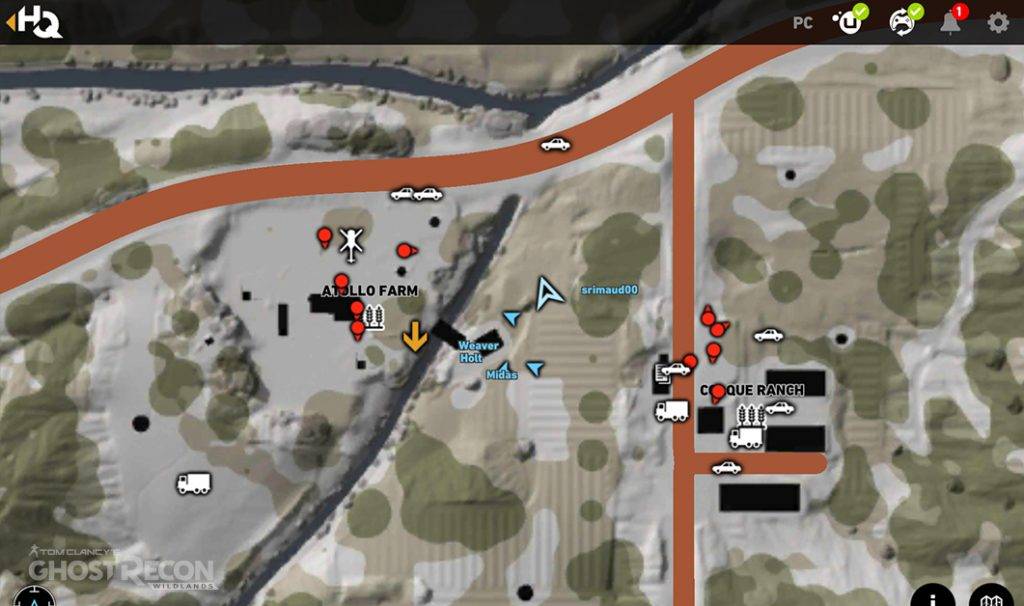This screenshot has width=1024, height=606.
Task: Open the settings gear
Action: pyautogui.click(x=998, y=22)
